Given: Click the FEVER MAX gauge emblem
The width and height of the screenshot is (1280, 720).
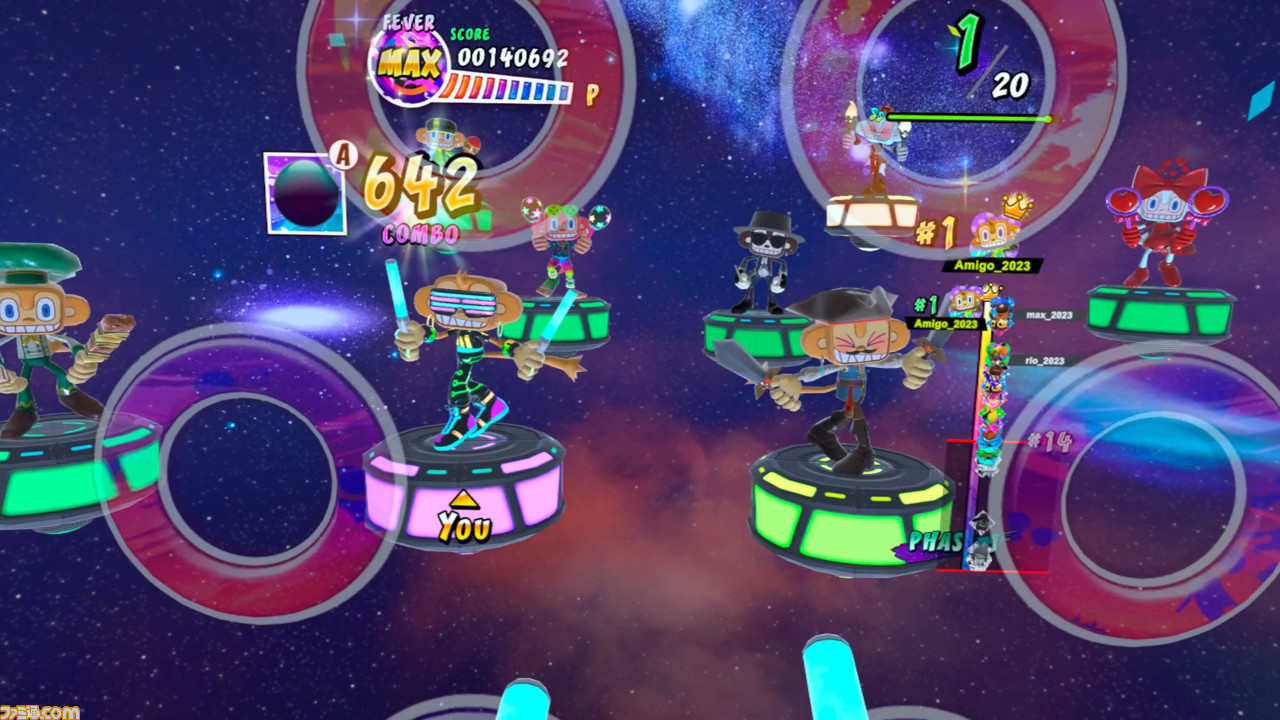Looking at the screenshot, I should 408,66.
